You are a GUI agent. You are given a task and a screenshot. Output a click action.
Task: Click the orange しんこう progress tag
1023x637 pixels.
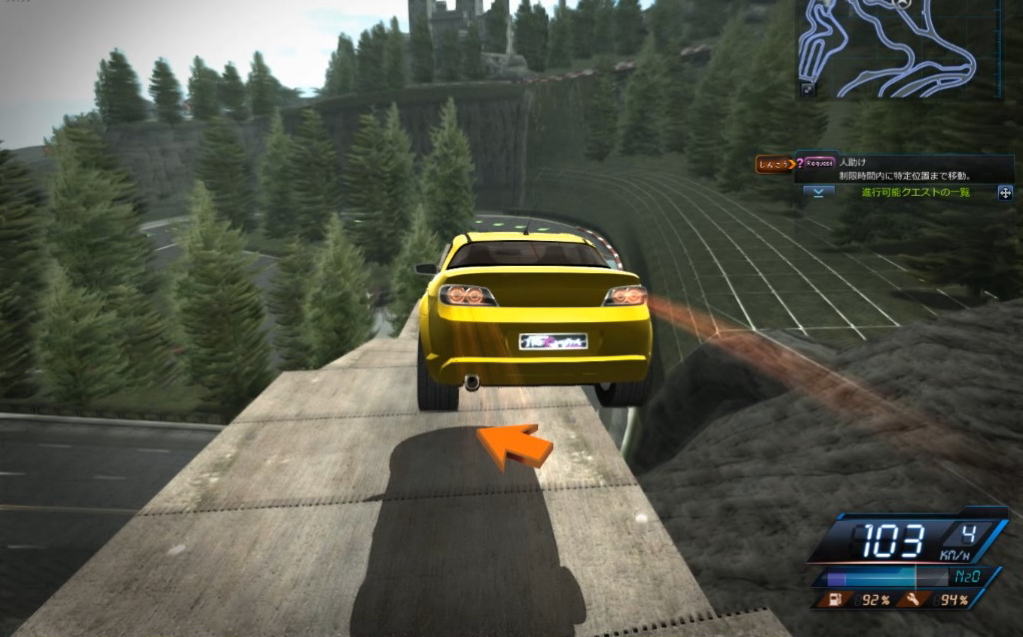772,165
